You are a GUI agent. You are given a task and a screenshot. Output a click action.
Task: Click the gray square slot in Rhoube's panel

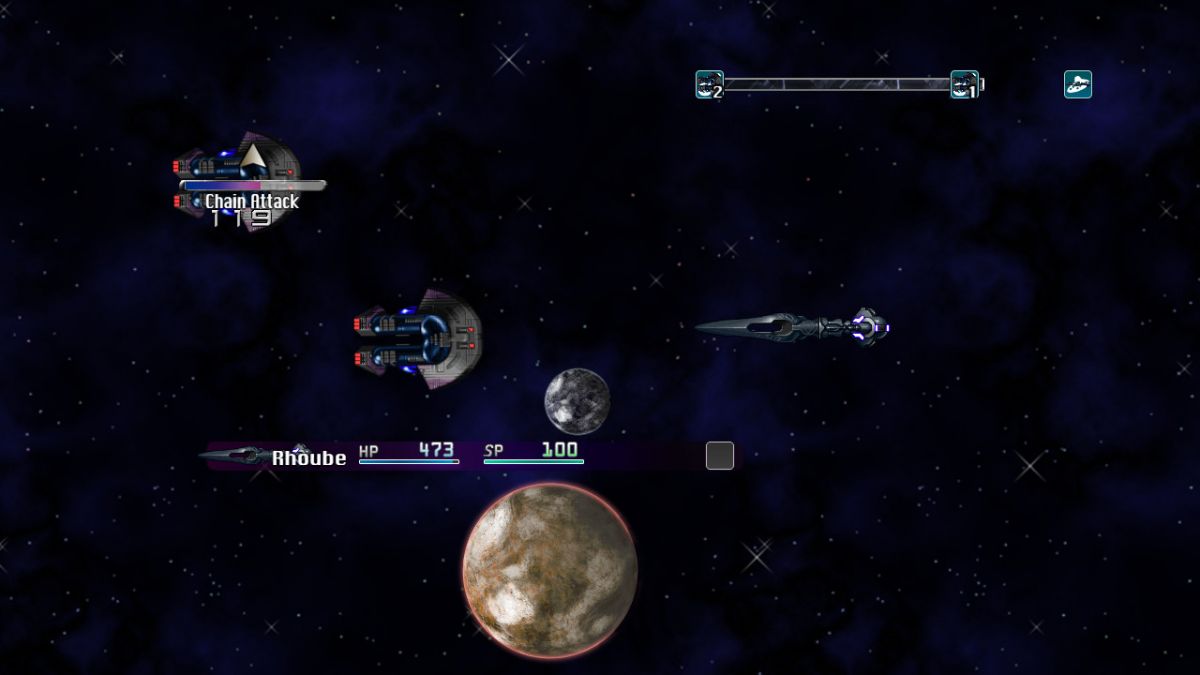click(720, 456)
